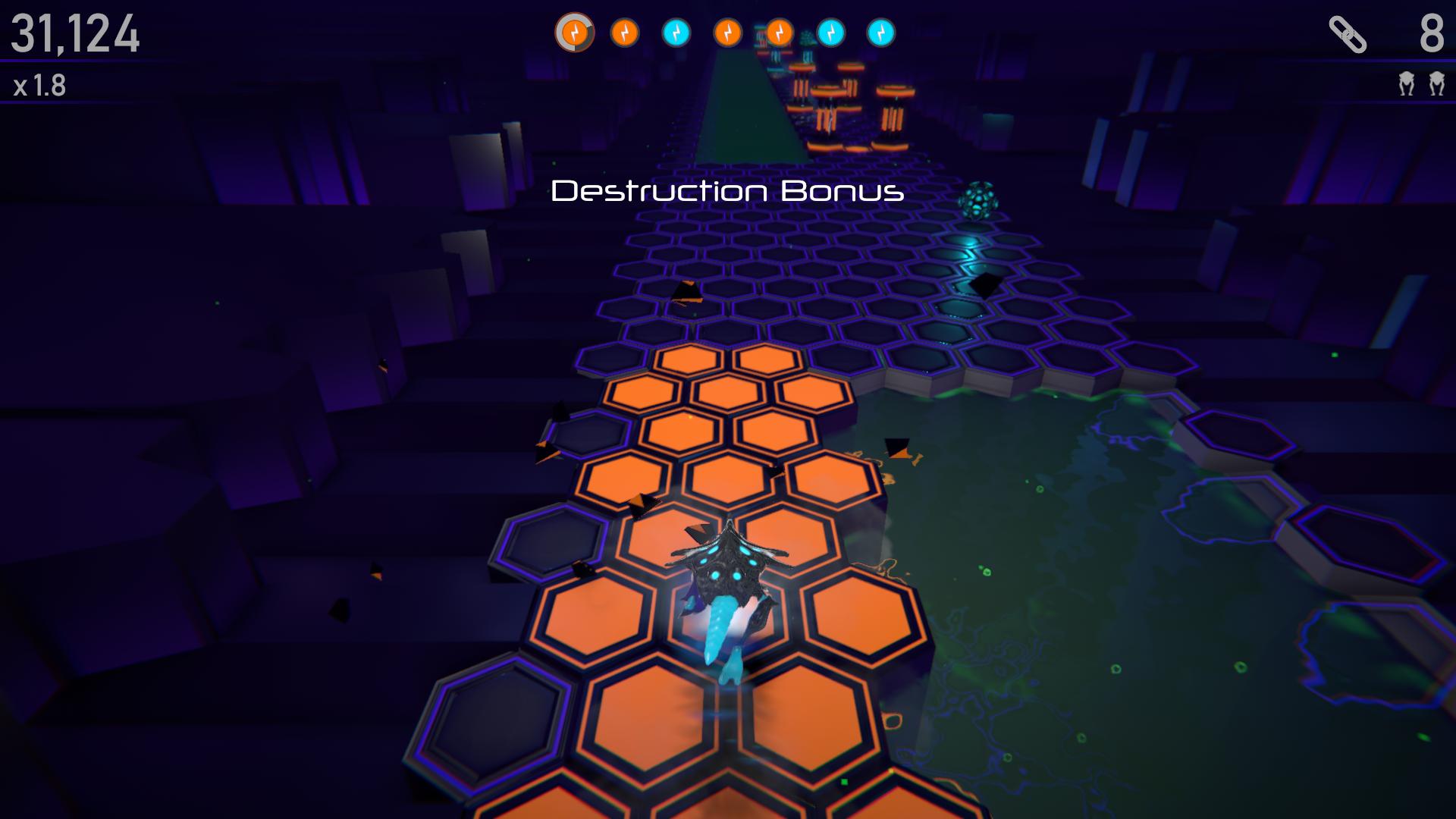This screenshot has width=1456, height=819.
Task: Click the first orange lightning bolt icon
Action: coord(575,33)
